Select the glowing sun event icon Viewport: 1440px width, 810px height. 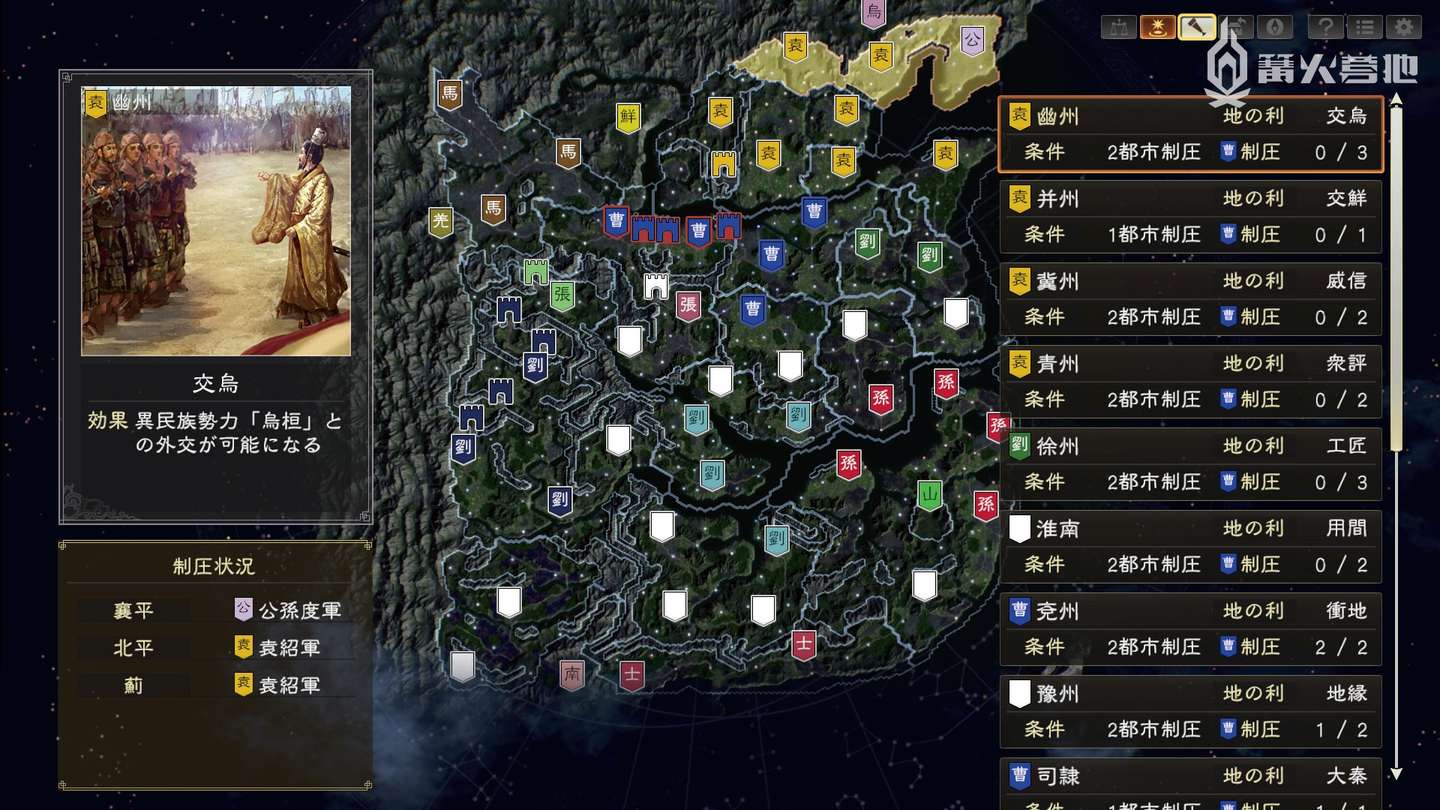(1155, 27)
